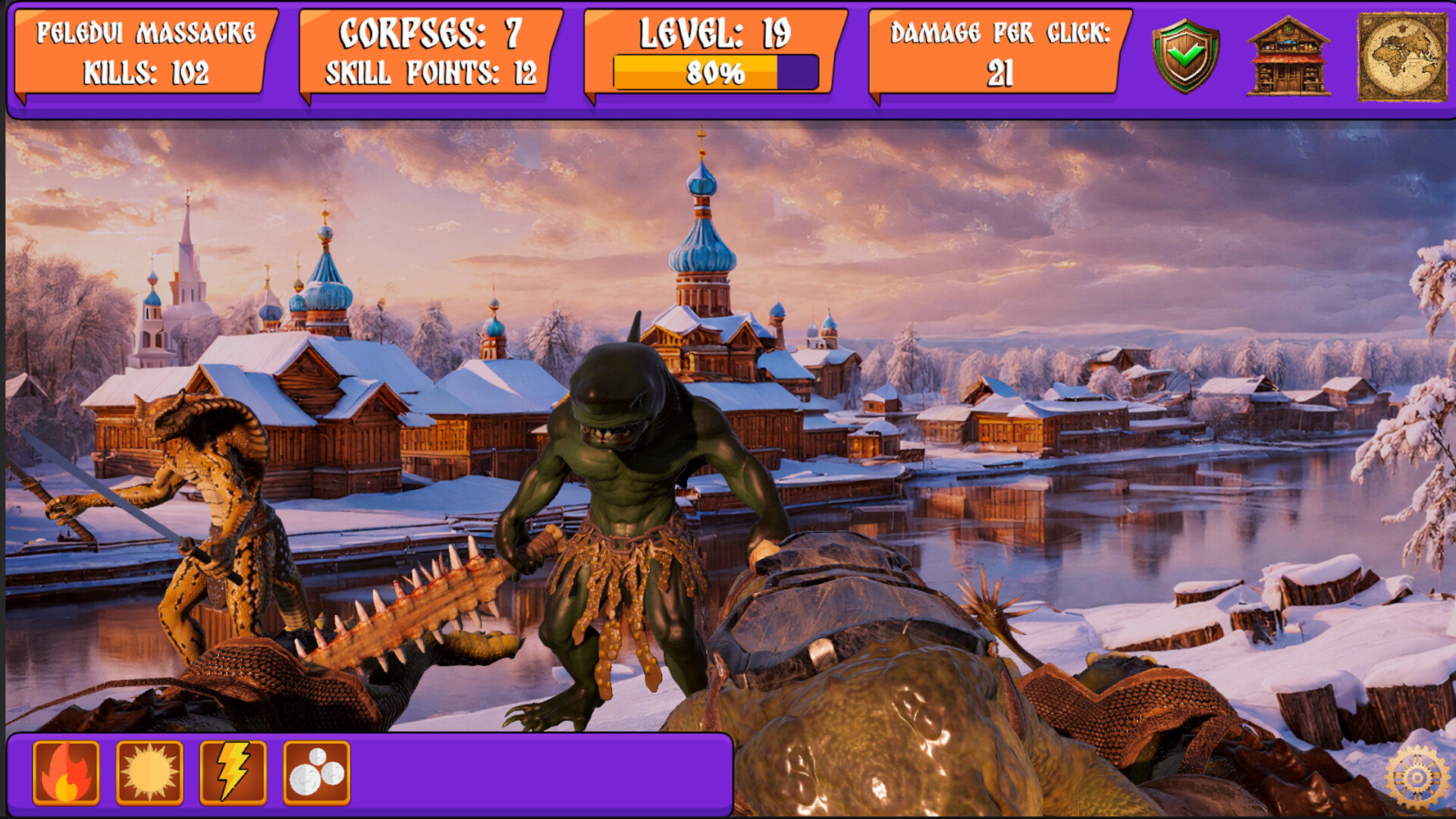Click the level 80% progress bar
Screen dimensions: 1456x819
coord(716,73)
